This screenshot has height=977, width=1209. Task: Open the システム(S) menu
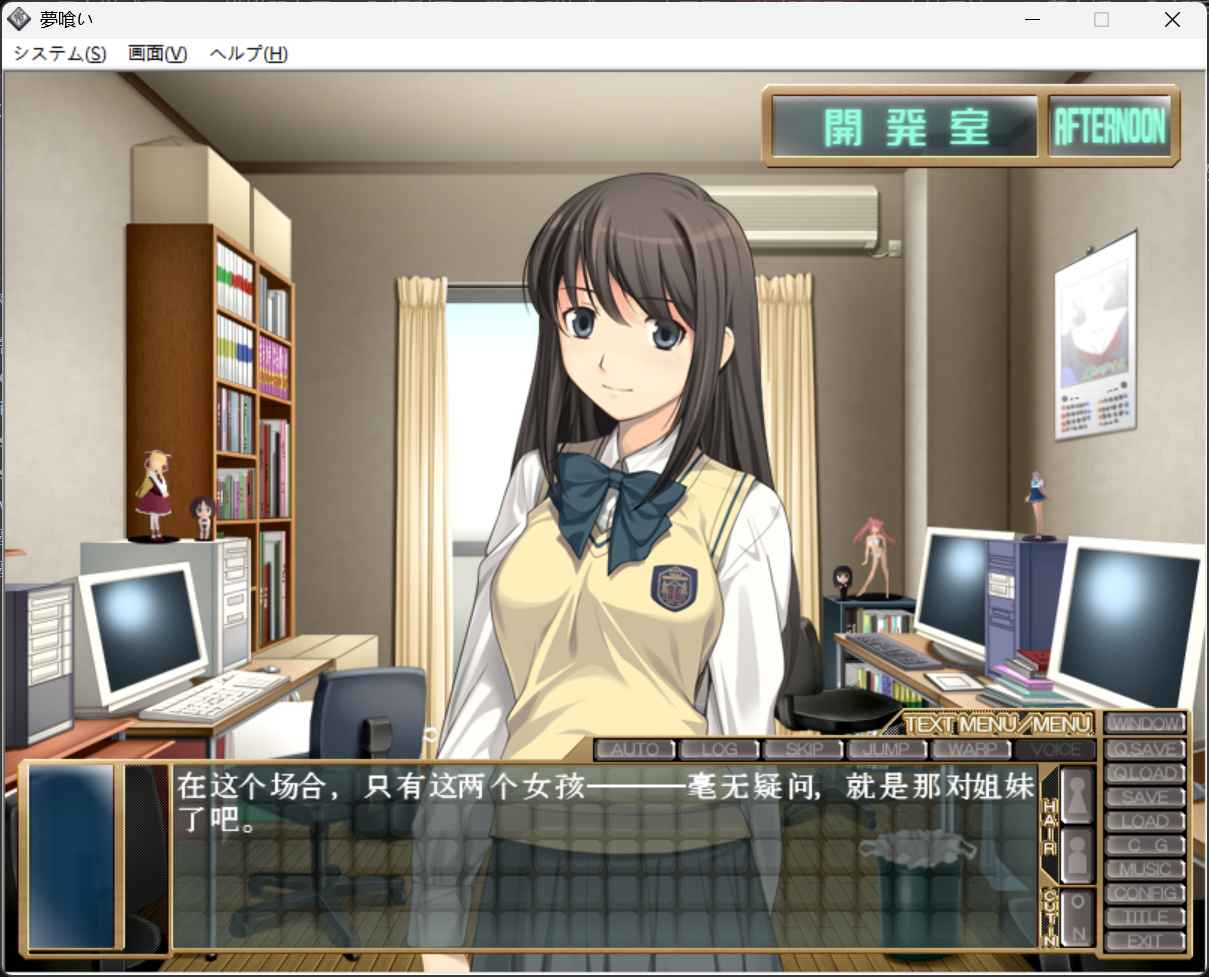[x=60, y=54]
